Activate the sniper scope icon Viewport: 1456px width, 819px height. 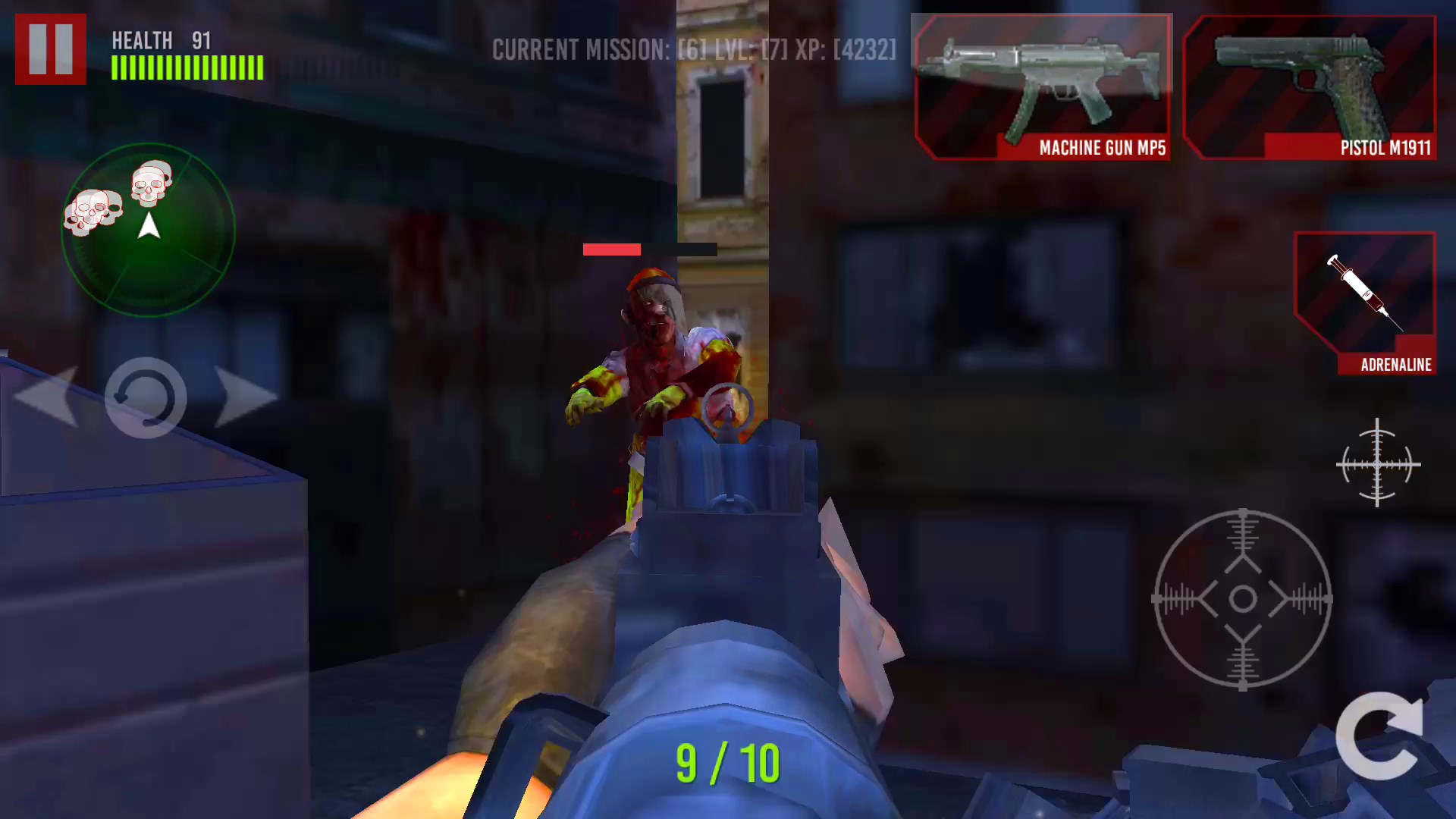[1377, 464]
